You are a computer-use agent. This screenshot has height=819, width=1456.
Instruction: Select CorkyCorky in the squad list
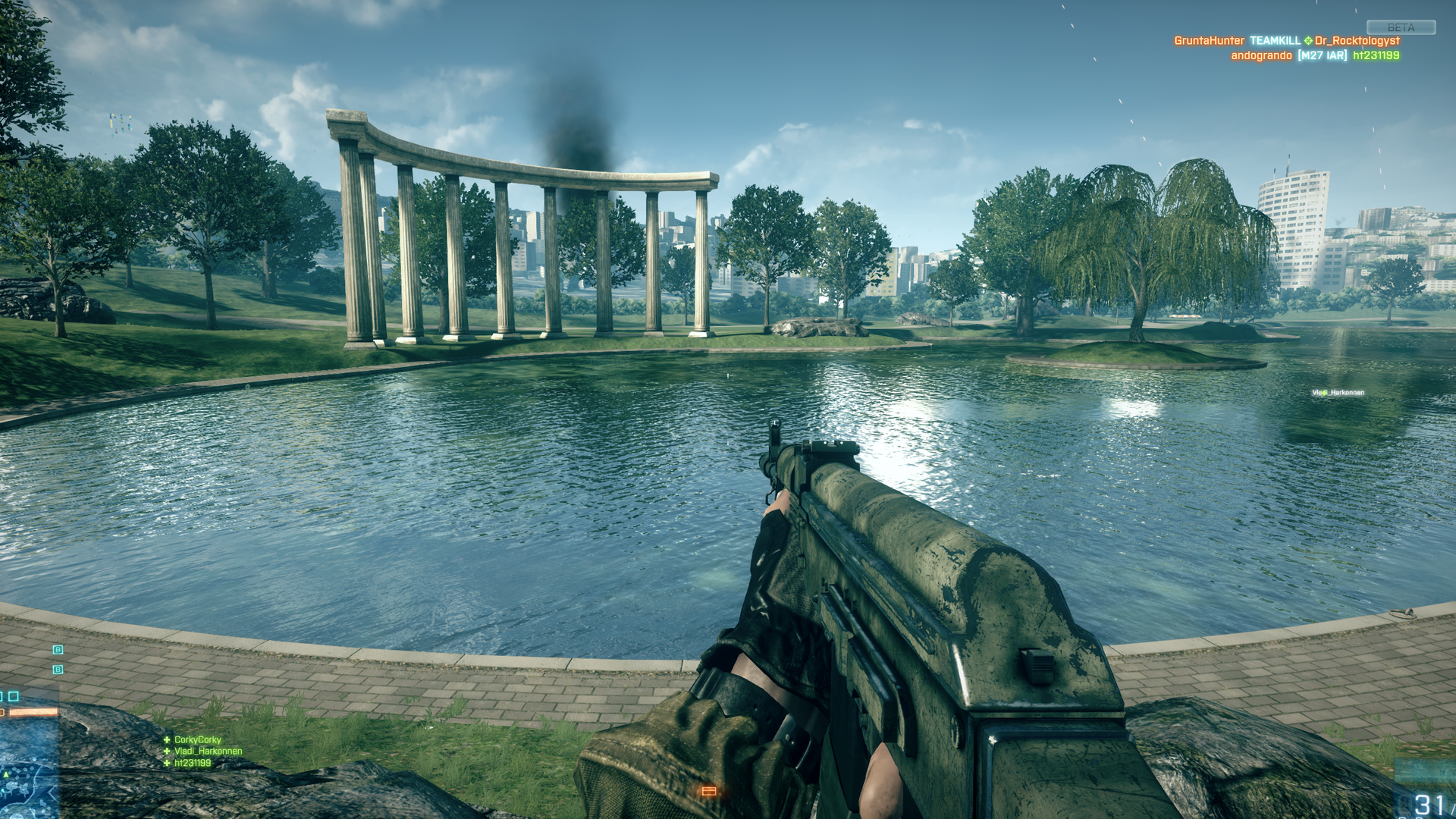pyautogui.click(x=197, y=739)
